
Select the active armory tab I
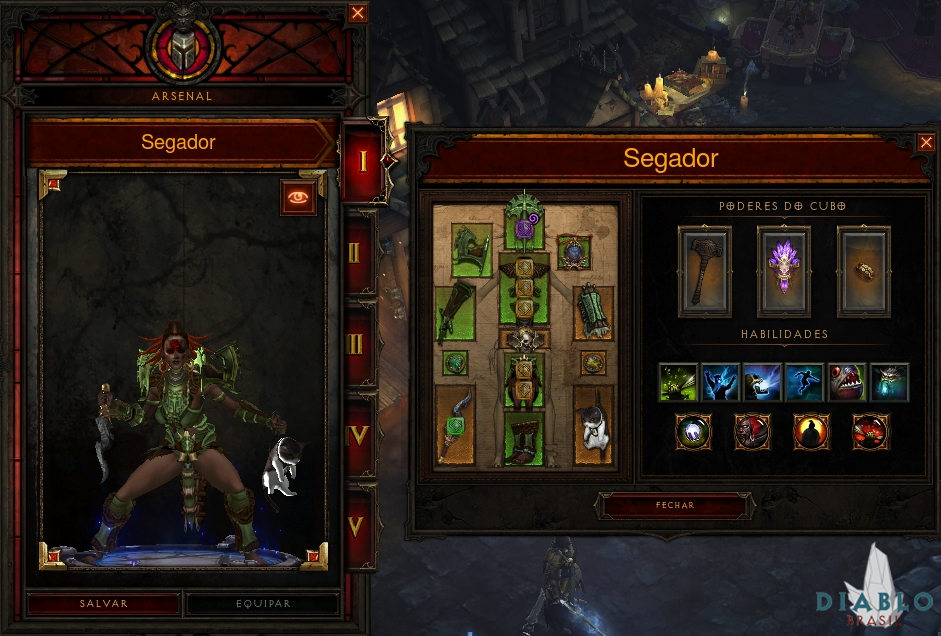[x=361, y=161]
